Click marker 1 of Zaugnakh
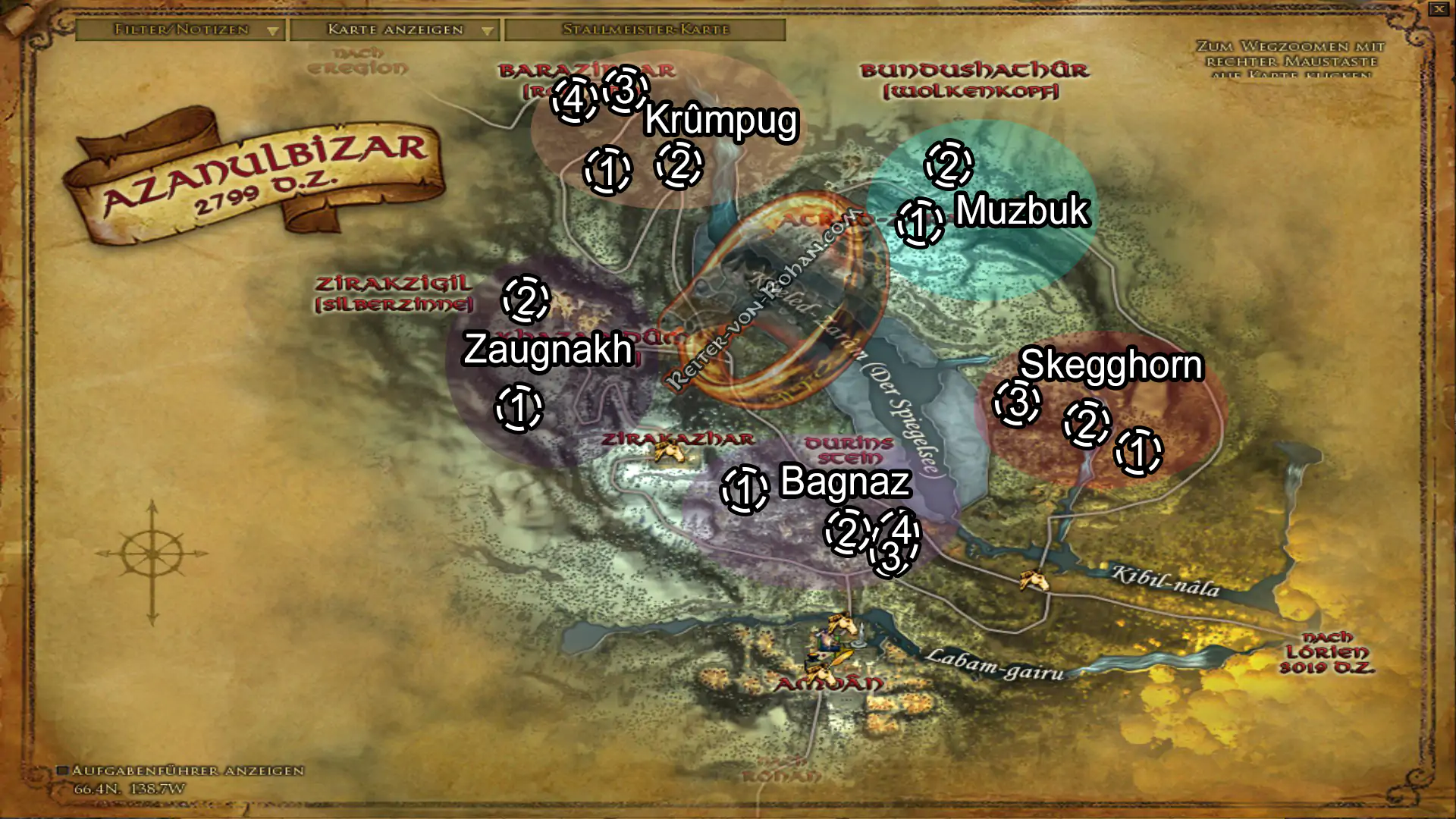This screenshot has height=819, width=1456. point(518,409)
